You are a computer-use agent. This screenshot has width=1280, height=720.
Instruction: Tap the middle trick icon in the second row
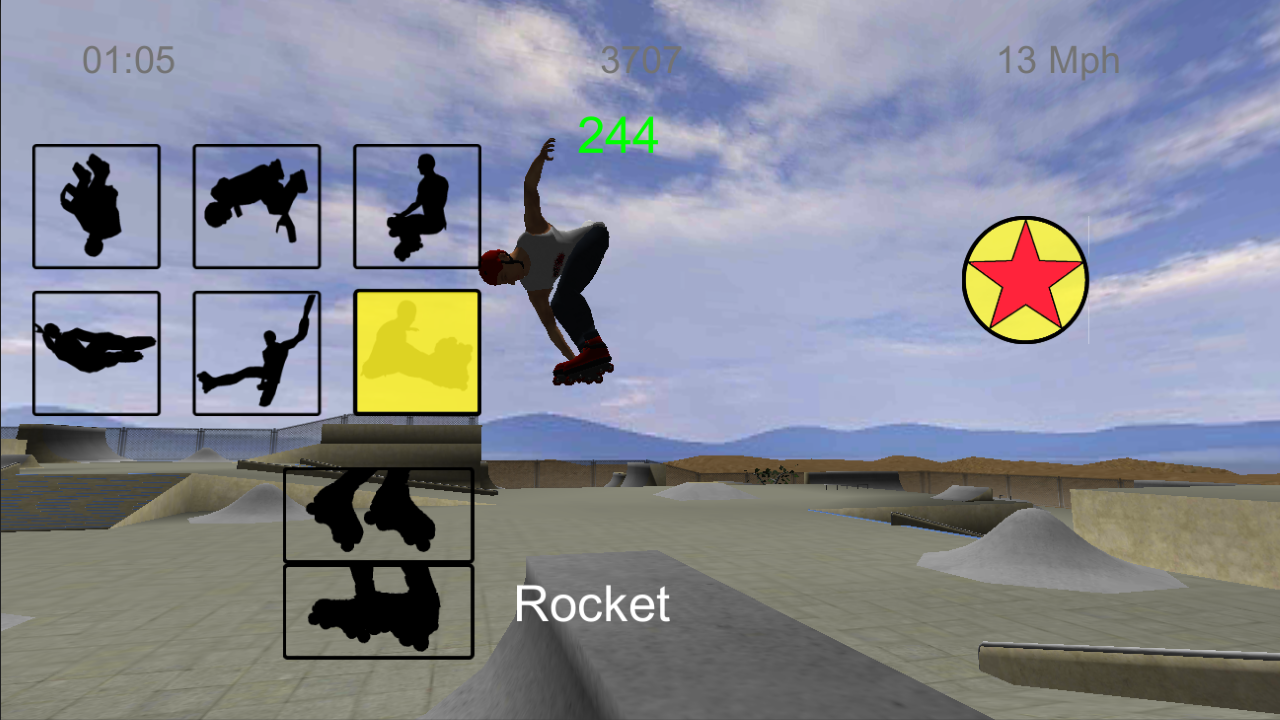(257, 352)
